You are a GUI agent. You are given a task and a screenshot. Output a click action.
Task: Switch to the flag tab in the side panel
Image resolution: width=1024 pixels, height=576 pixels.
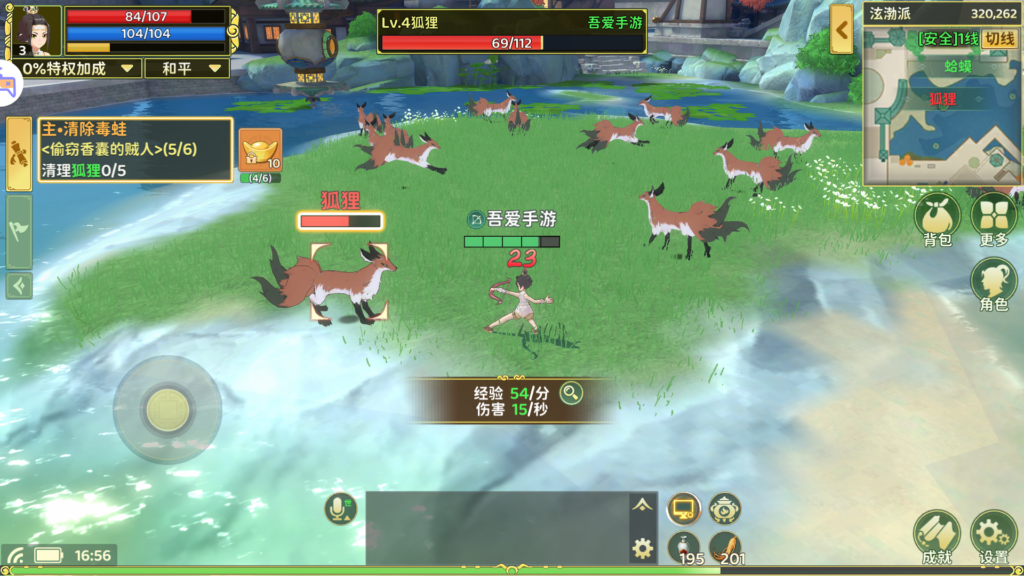click(x=19, y=231)
